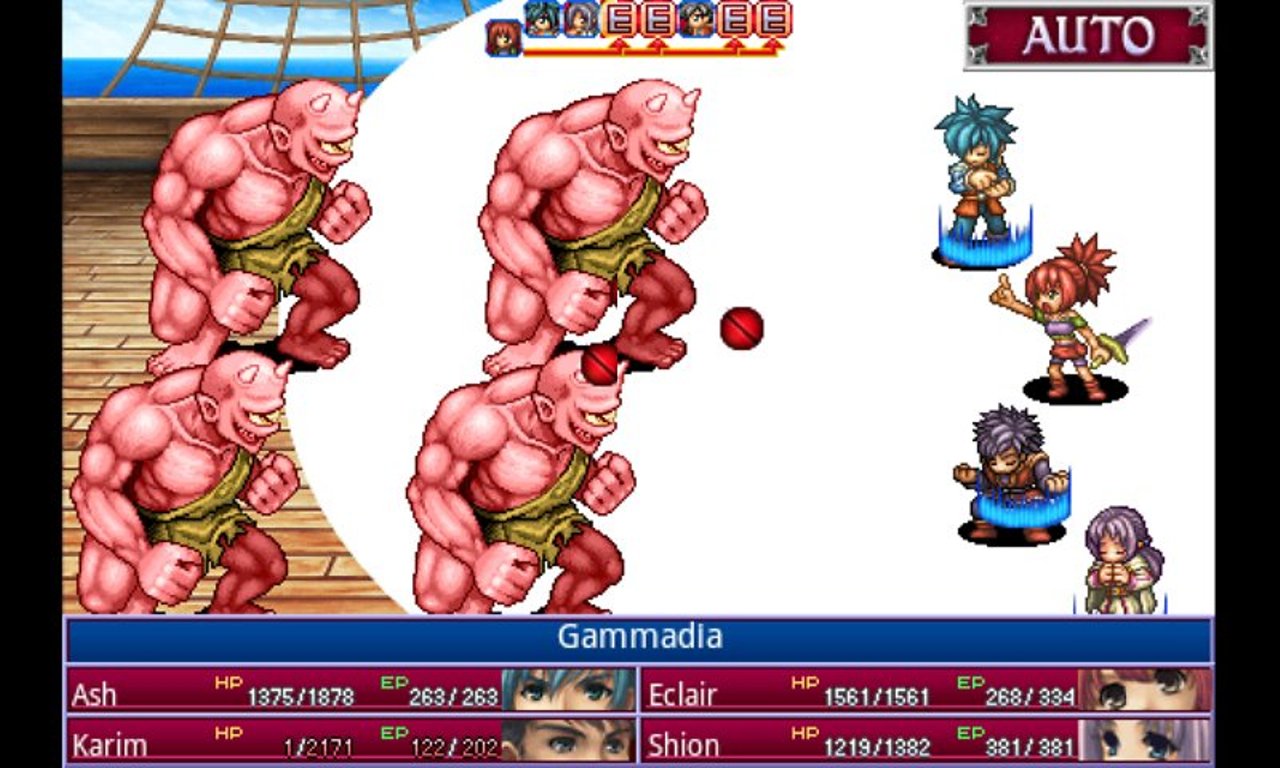Viewport: 1280px width, 768px height.
Task: Select Karim's party status row
Action: coord(350,740)
